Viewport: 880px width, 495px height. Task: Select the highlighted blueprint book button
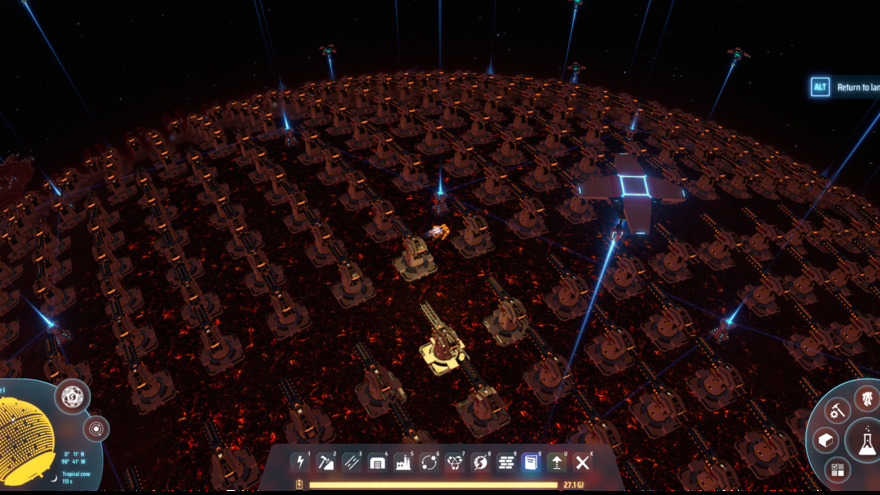pyautogui.click(x=531, y=461)
